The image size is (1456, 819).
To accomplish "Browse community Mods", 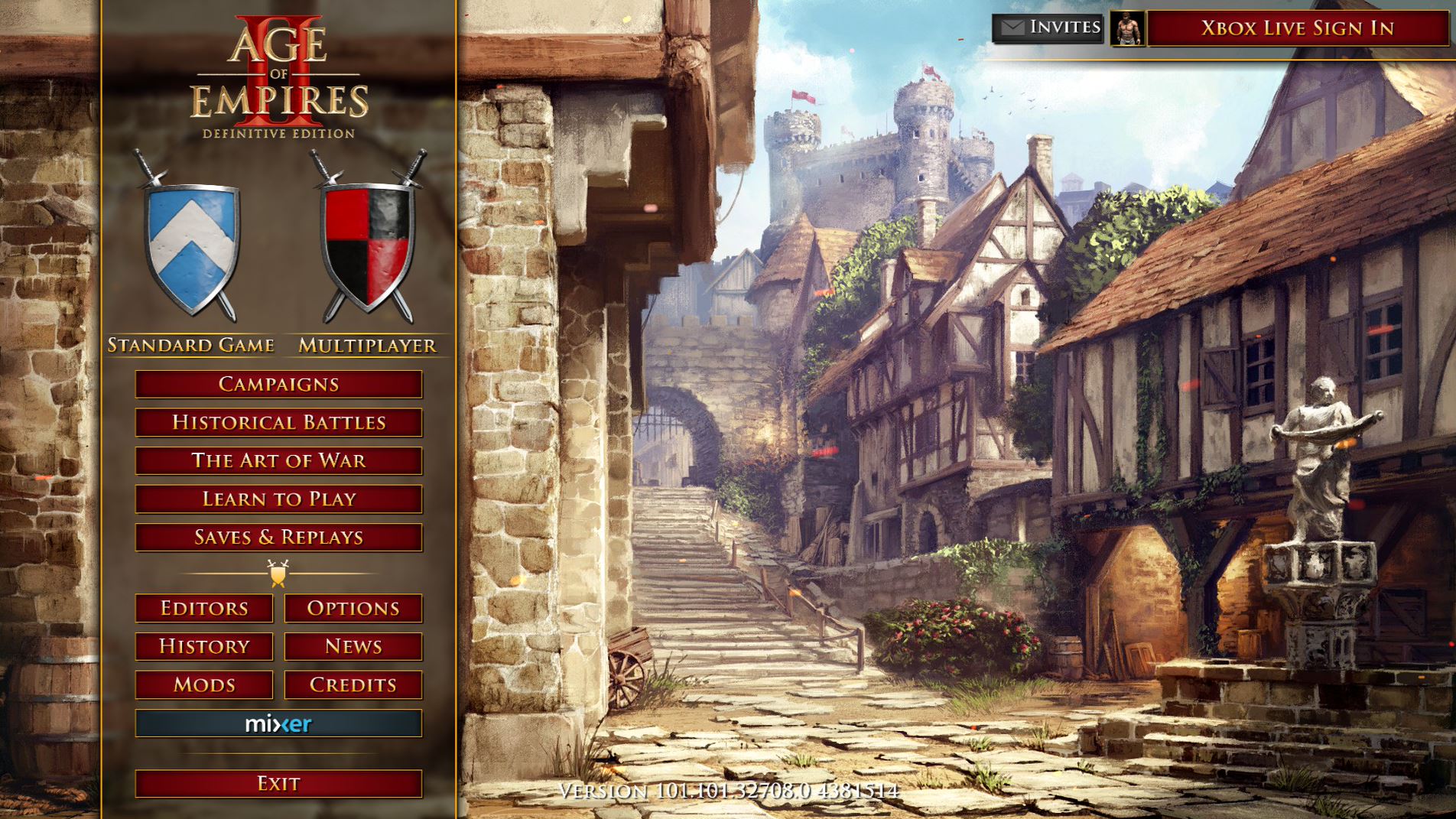I will pos(203,685).
